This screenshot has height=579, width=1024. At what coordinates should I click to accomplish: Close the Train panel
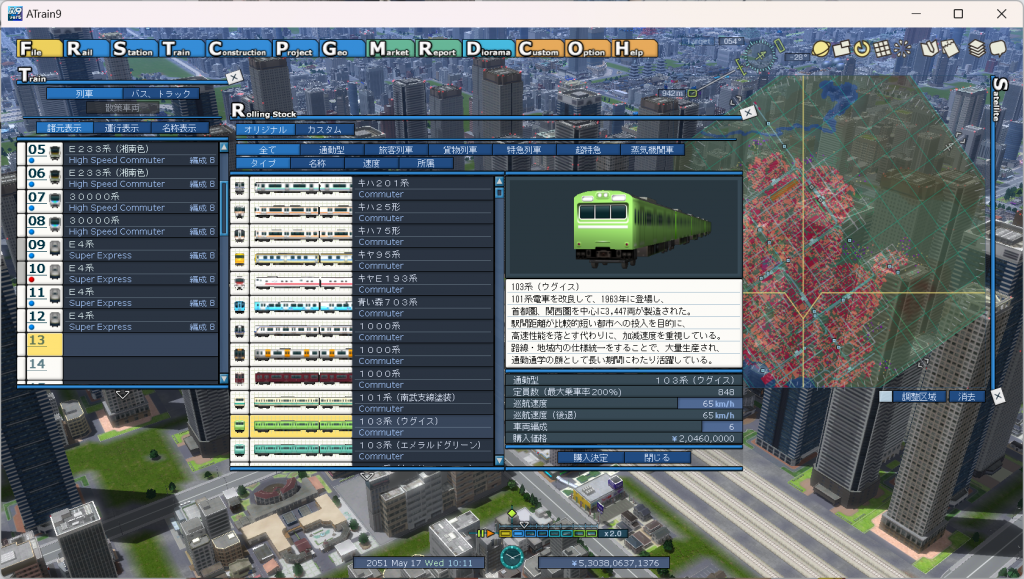click(x=233, y=77)
